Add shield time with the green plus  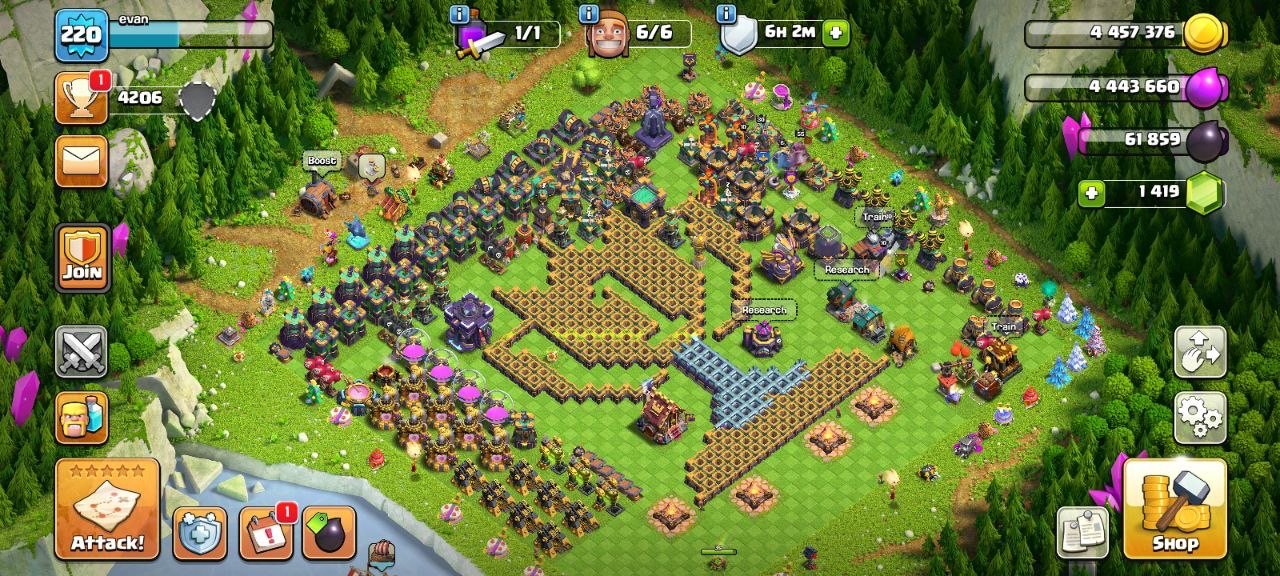point(835,32)
